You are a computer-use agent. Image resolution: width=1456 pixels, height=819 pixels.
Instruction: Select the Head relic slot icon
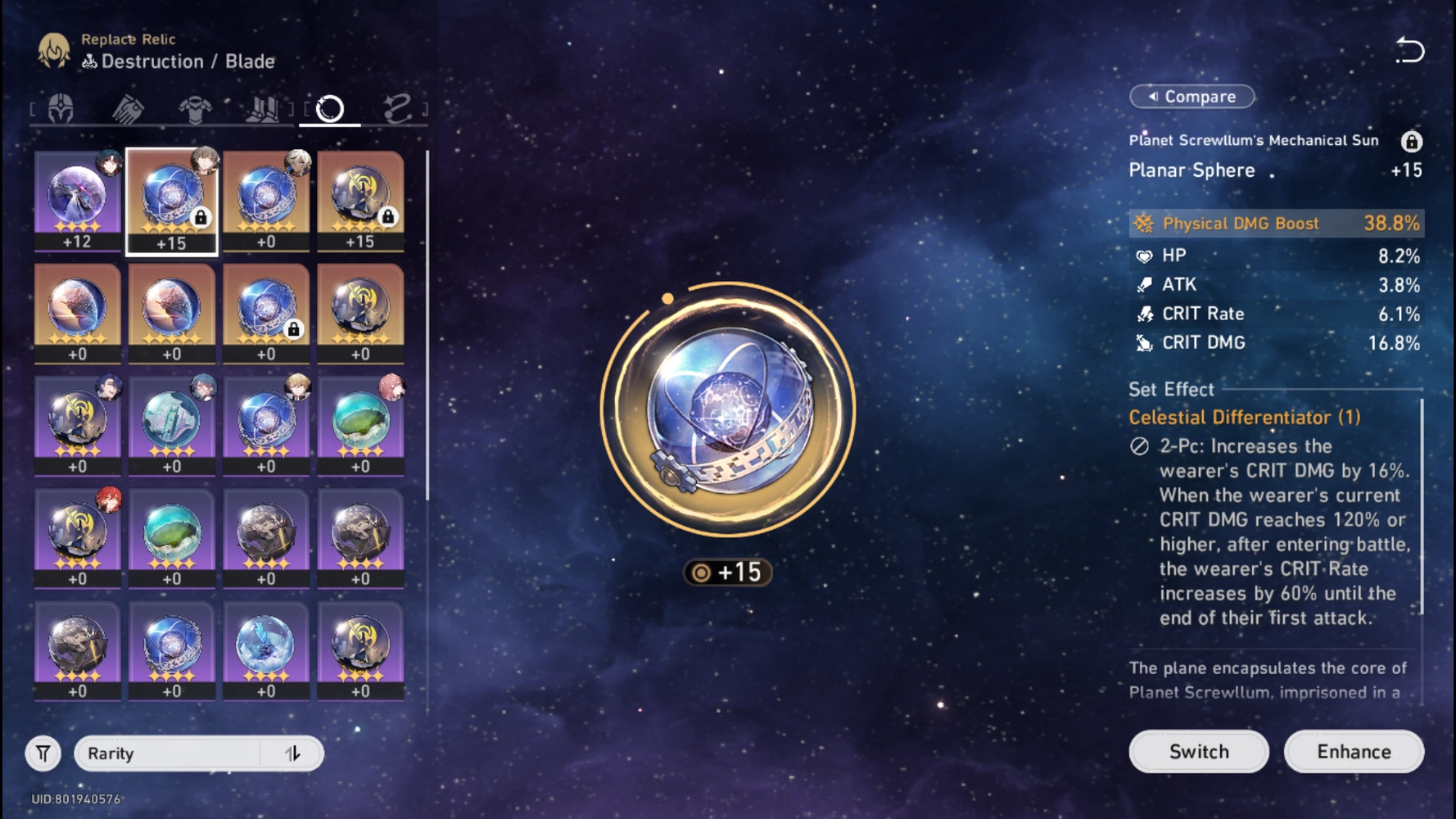61,106
